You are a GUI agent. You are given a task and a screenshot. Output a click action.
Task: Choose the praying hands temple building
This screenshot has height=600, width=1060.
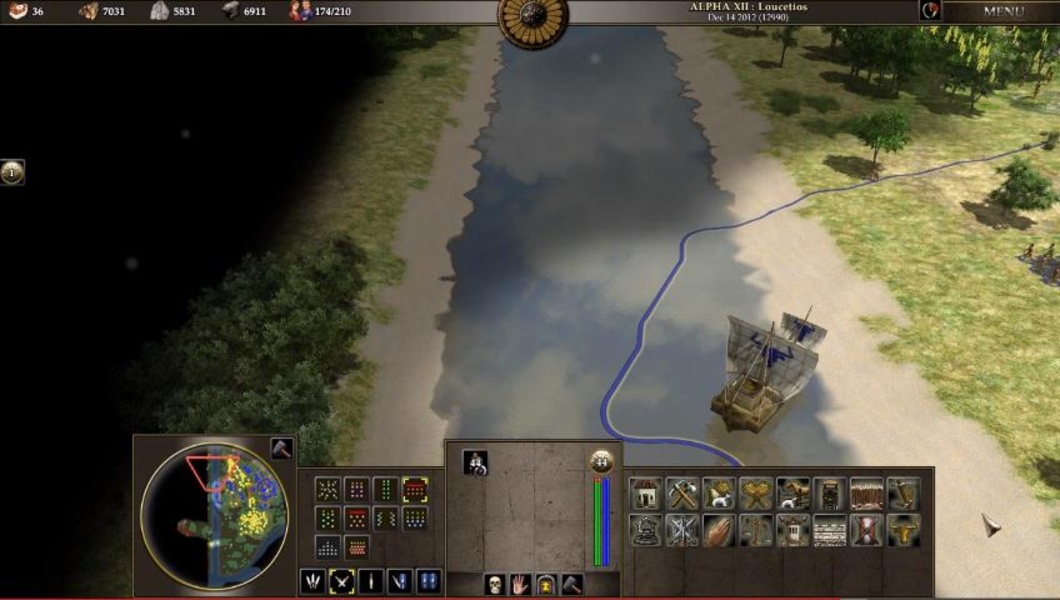[x=719, y=530]
